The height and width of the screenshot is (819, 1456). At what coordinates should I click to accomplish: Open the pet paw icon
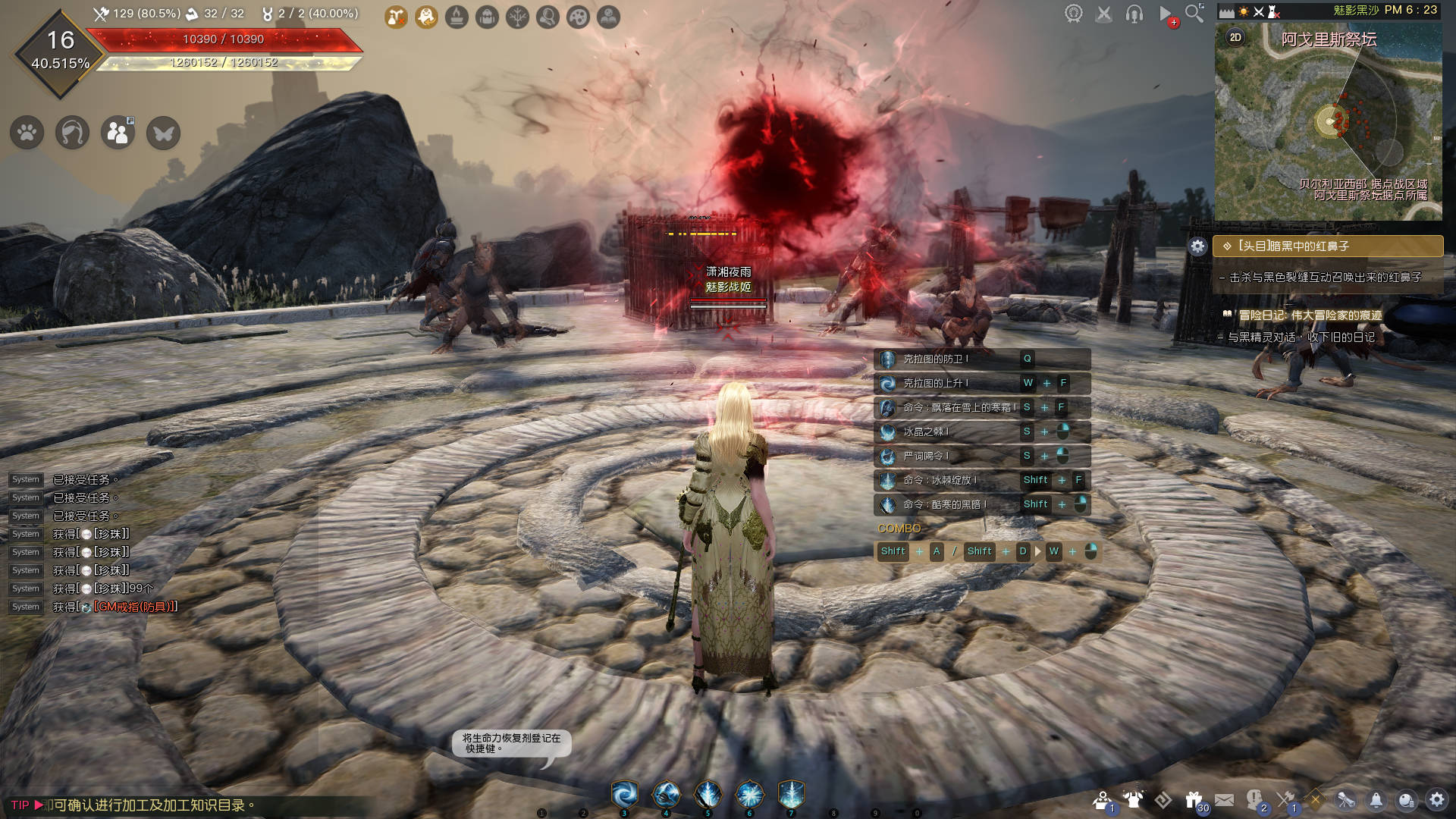pyautogui.click(x=27, y=133)
